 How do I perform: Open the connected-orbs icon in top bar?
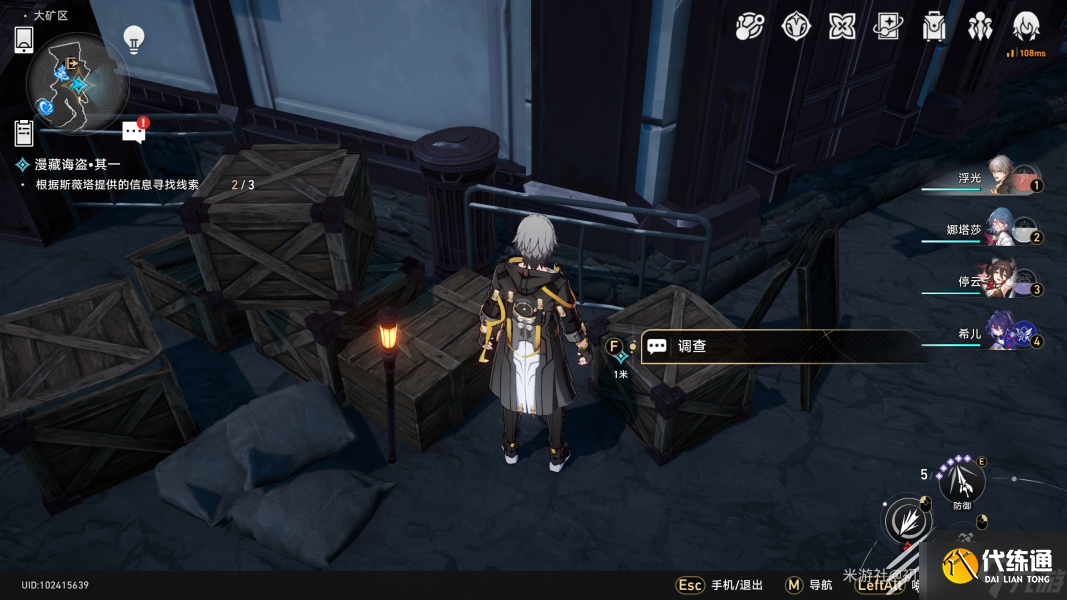[x=750, y=27]
